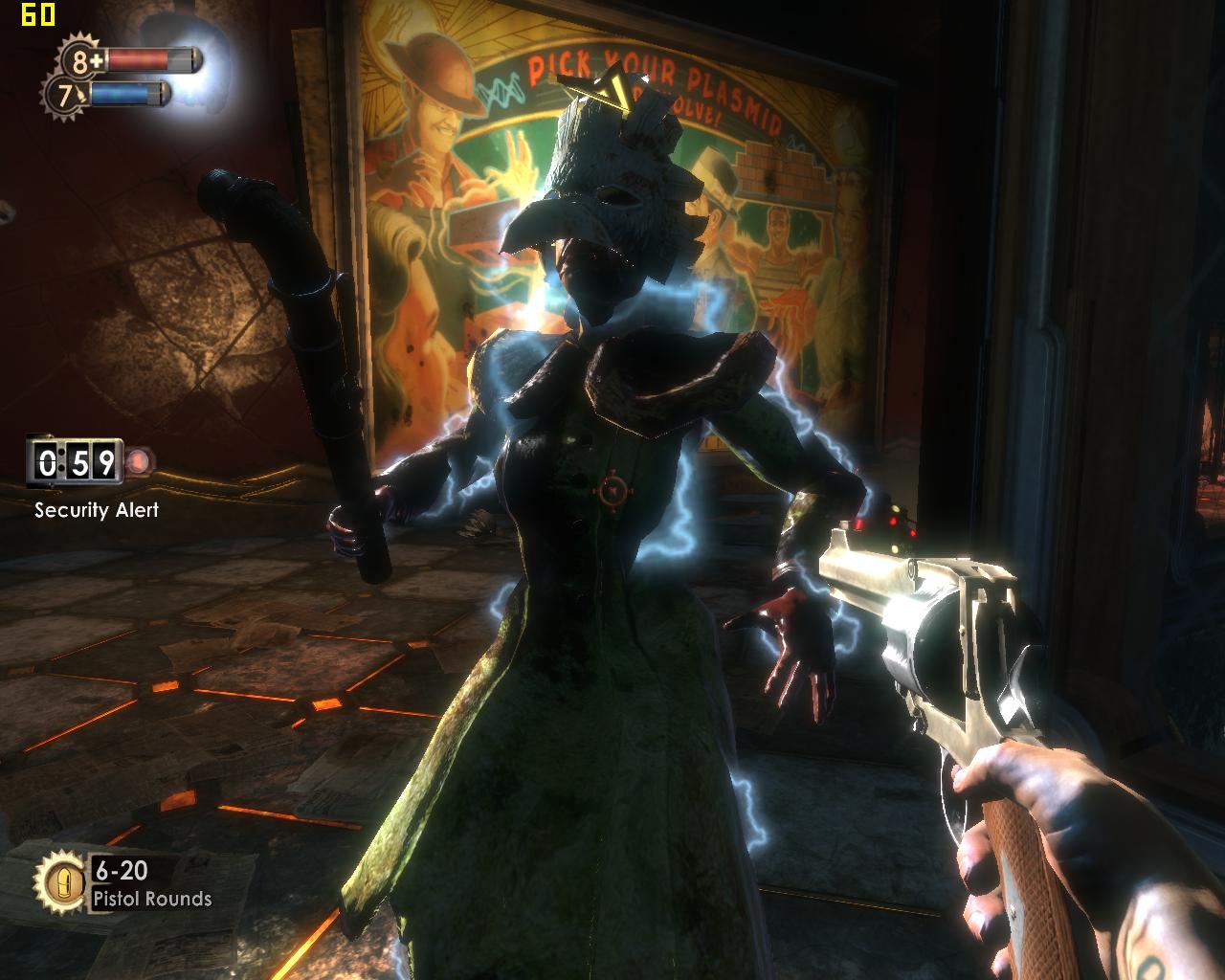Click the pistol rounds bullet icon
The width and height of the screenshot is (1225, 980).
59,880
